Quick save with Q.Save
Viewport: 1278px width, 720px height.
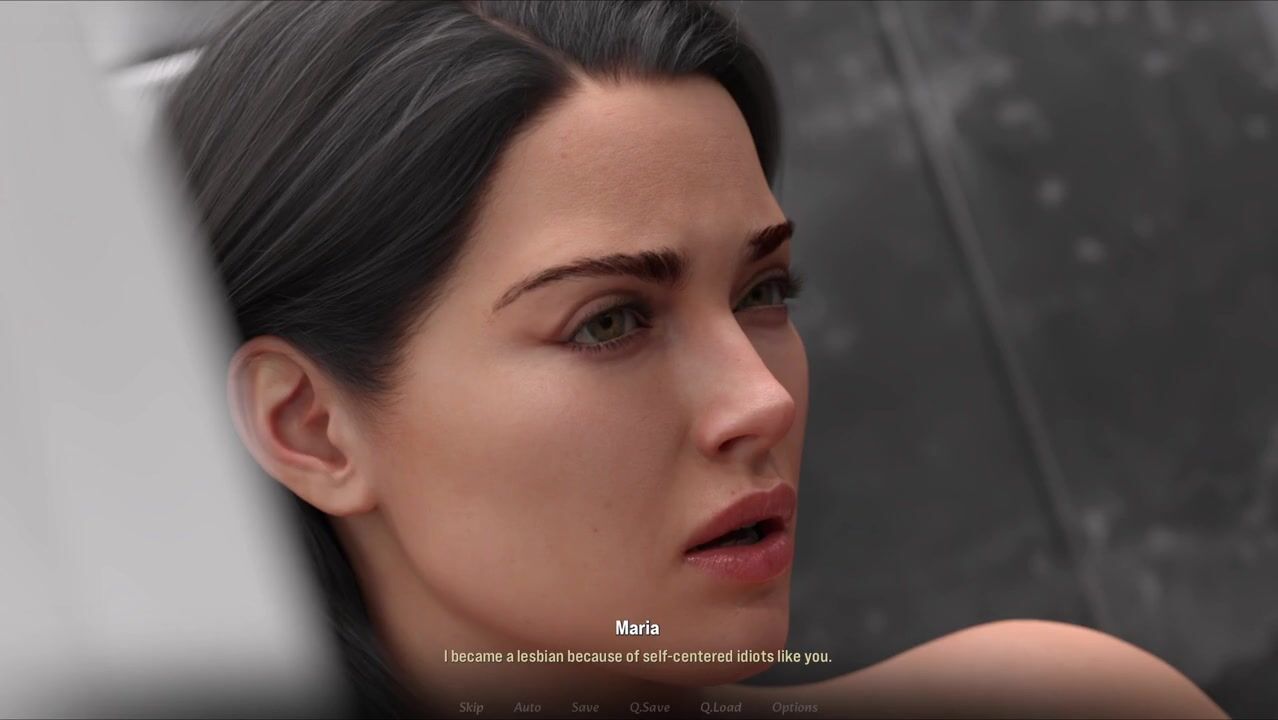click(x=650, y=707)
